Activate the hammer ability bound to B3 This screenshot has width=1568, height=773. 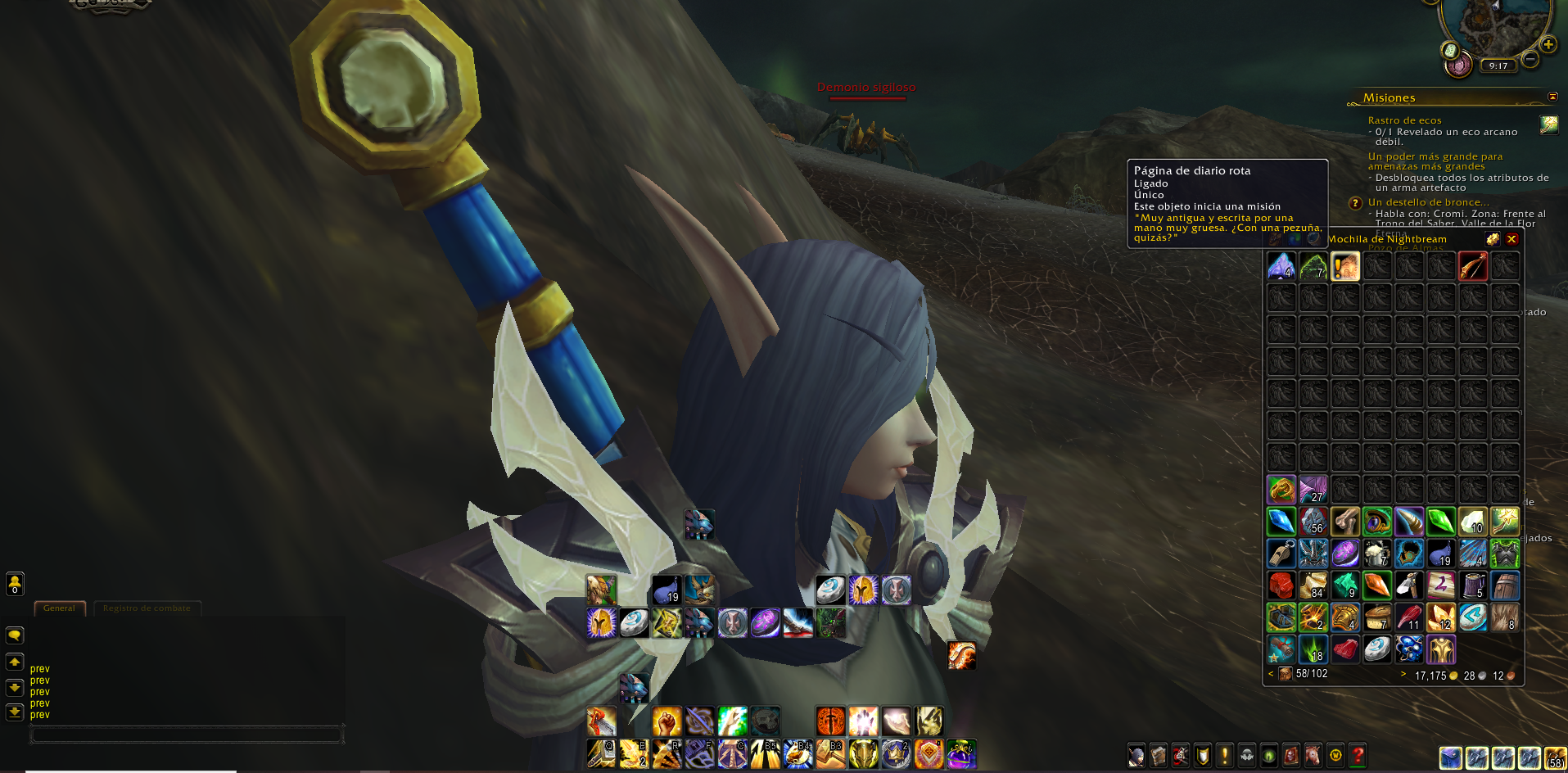(x=830, y=754)
